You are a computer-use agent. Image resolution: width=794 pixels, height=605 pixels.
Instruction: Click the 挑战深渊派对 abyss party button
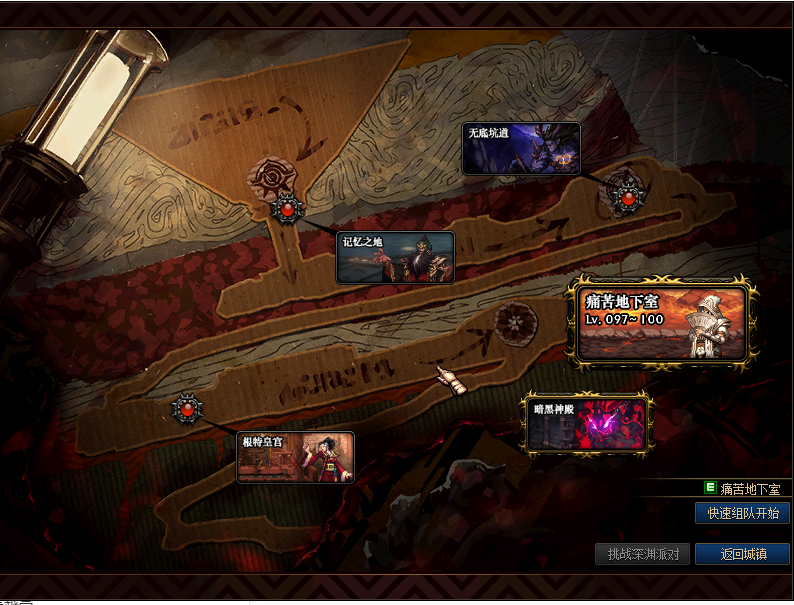[642, 553]
